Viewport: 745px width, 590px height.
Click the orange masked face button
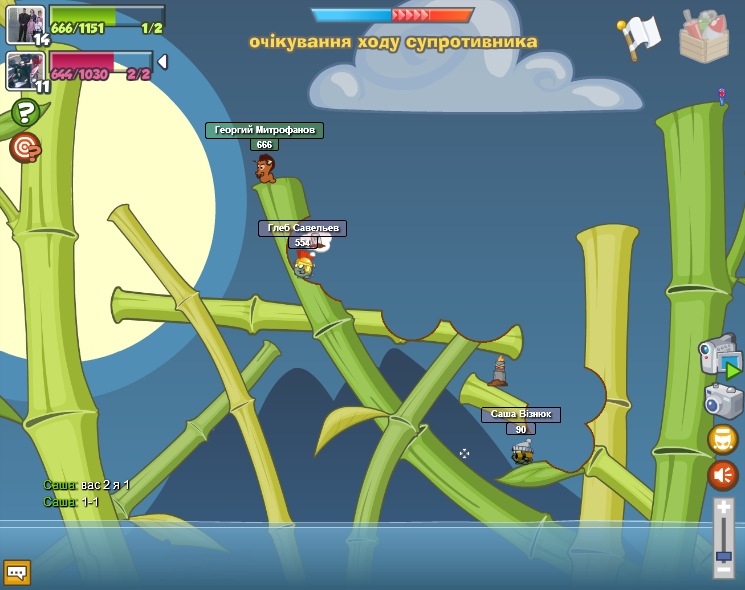pyautogui.click(x=722, y=439)
